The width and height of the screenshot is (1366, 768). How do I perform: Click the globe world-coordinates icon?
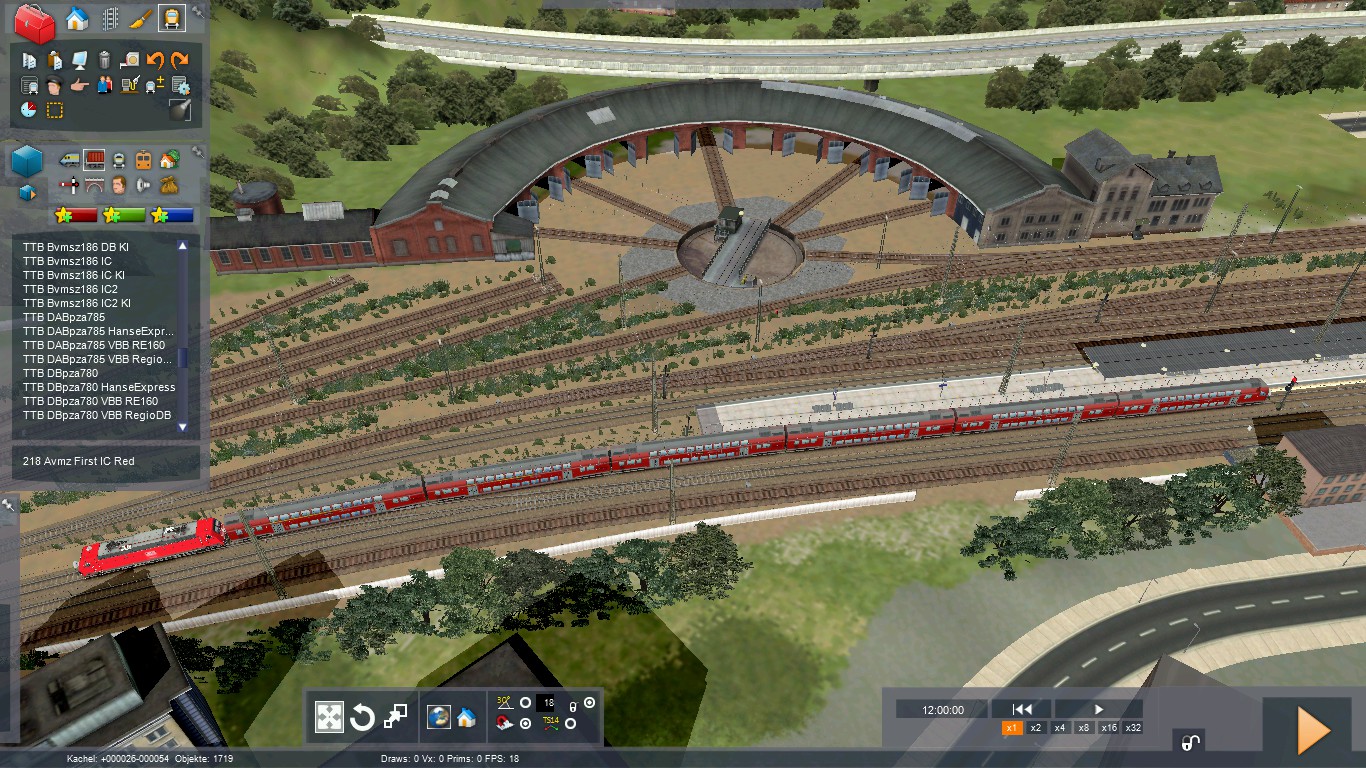coord(438,716)
